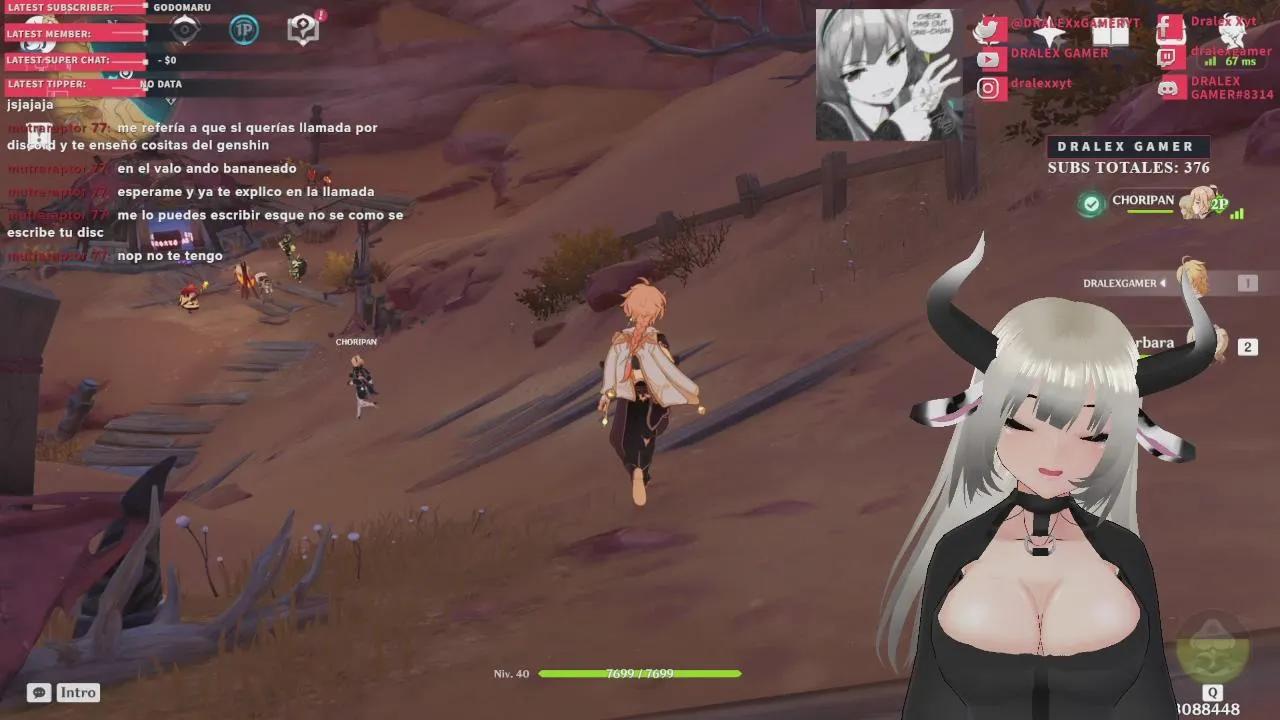
Task: Click the SUBS TOTALES: 376 counter
Action: pos(1128,168)
